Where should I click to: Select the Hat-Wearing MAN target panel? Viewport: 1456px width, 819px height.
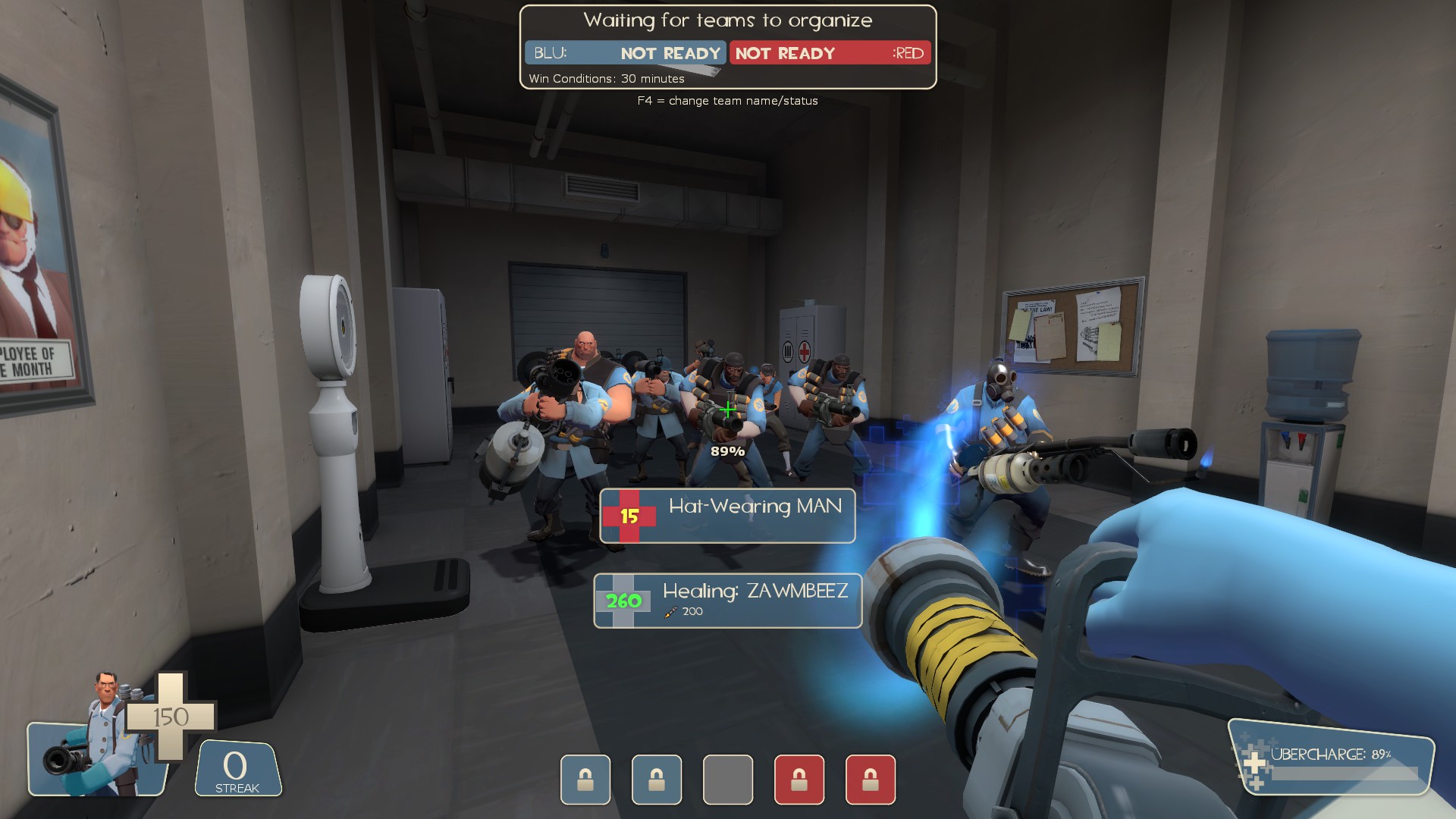point(727,516)
